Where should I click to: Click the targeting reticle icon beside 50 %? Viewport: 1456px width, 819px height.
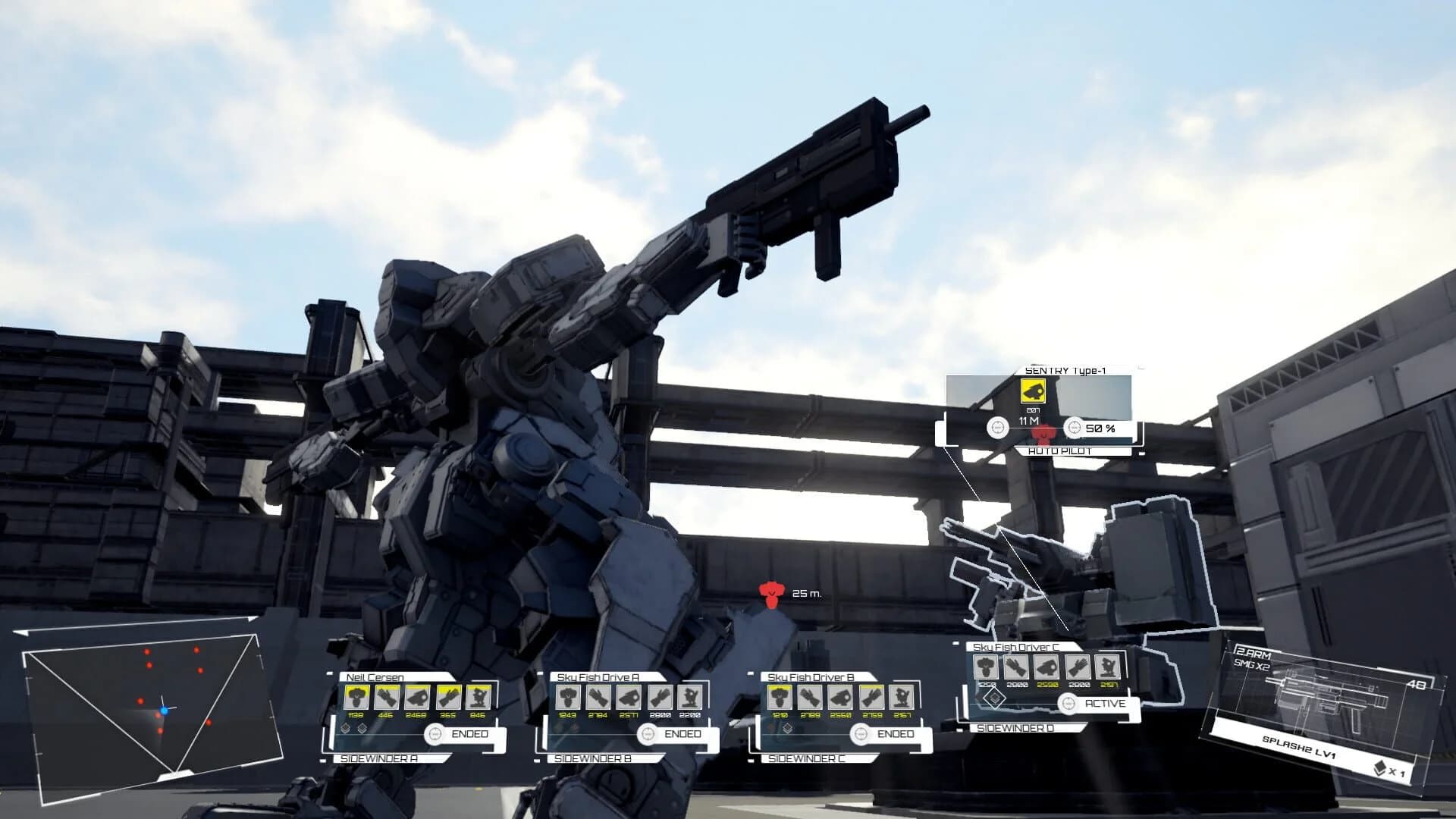[x=1074, y=428]
